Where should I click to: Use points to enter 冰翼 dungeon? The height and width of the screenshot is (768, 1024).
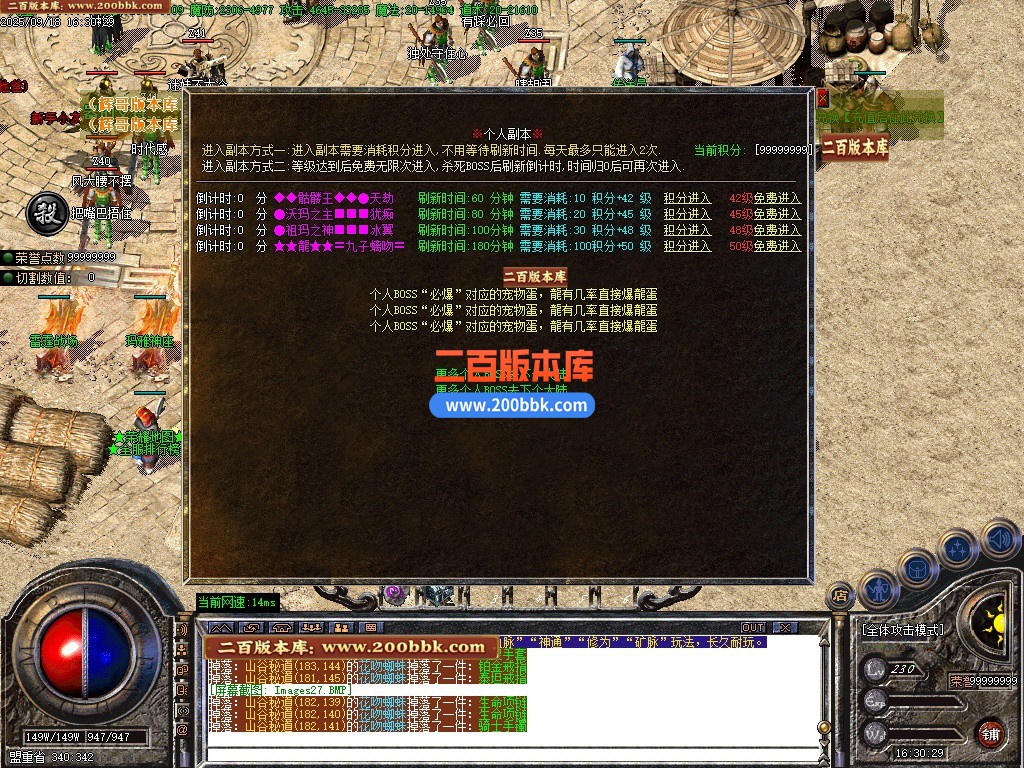coord(687,230)
